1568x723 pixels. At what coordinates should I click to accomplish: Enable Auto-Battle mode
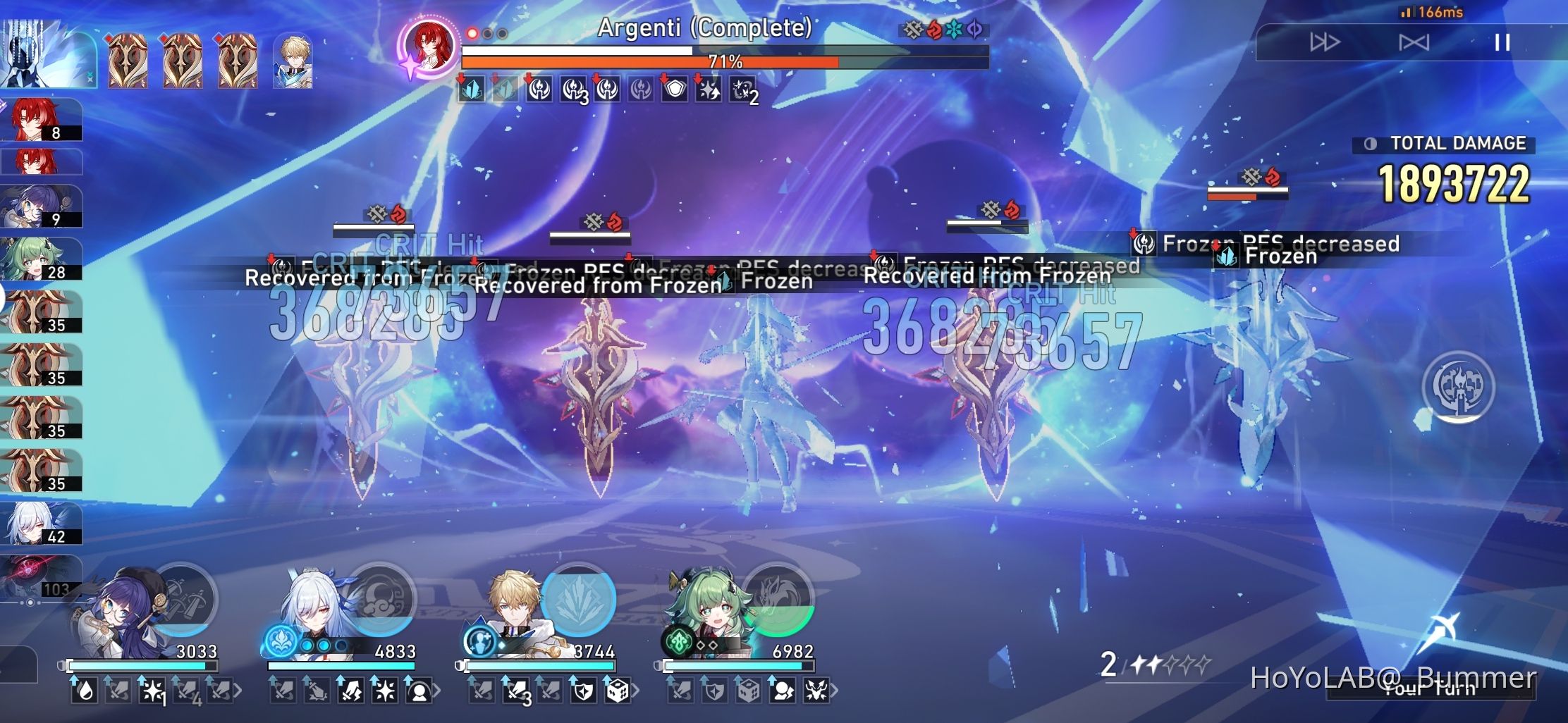pos(1416,44)
